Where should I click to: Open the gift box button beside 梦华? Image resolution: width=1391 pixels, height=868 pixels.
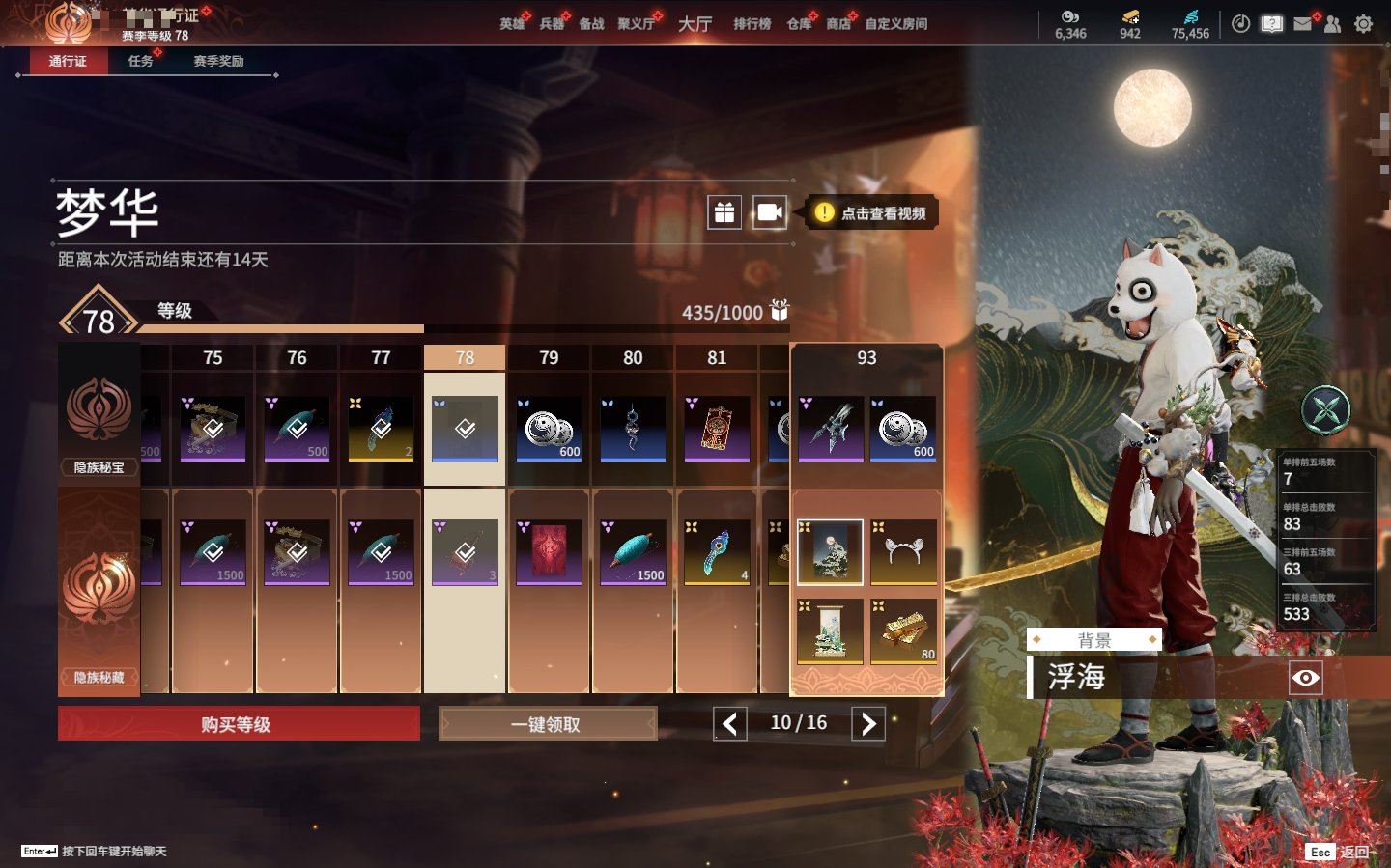pos(724,212)
